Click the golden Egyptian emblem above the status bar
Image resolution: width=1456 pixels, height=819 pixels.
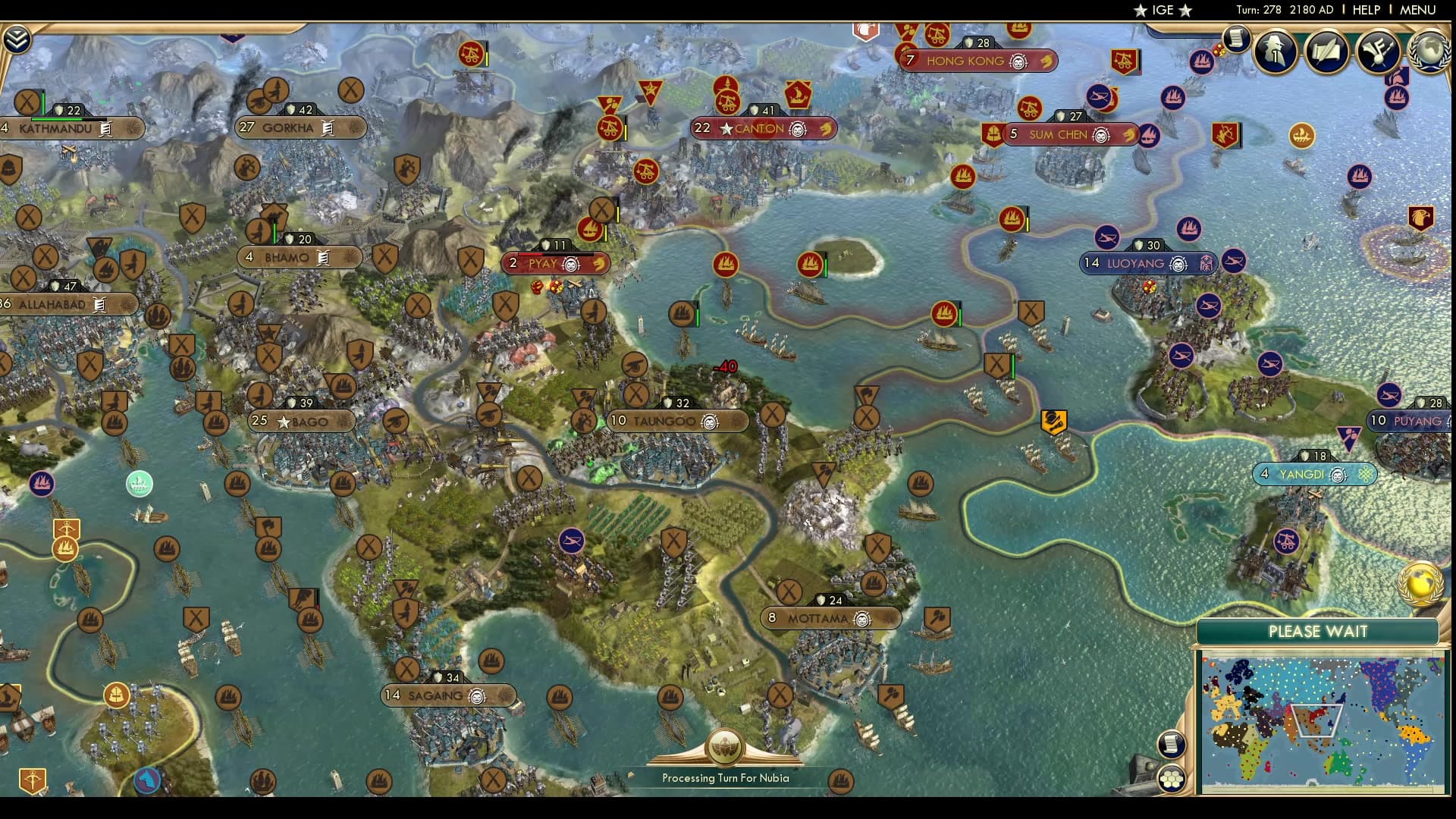pyautogui.click(x=726, y=746)
